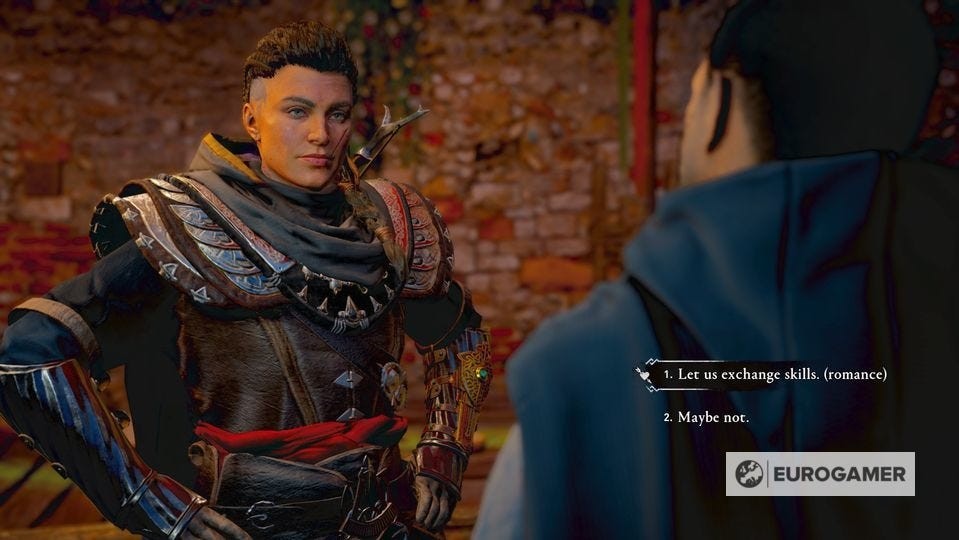The height and width of the screenshot is (540, 959).
Task: Select the "Maybe not." dialogue option
Action: tap(712, 417)
